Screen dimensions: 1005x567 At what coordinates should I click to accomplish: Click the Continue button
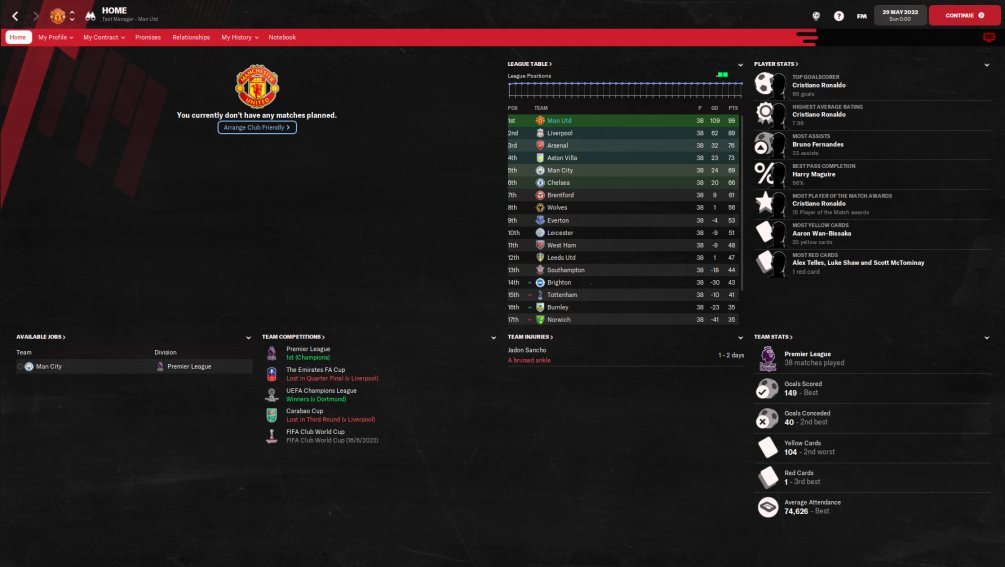pyautogui.click(x=963, y=15)
